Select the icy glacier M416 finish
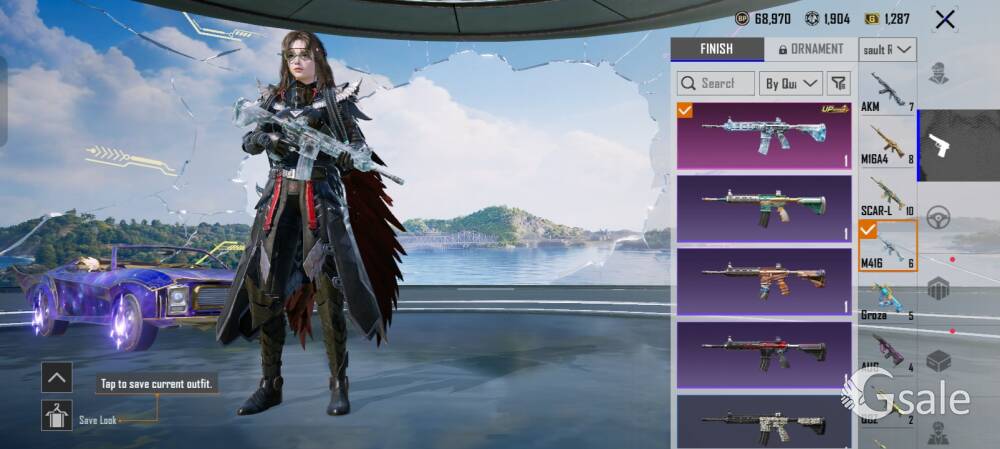The image size is (1000, 449). coord(764,135)
